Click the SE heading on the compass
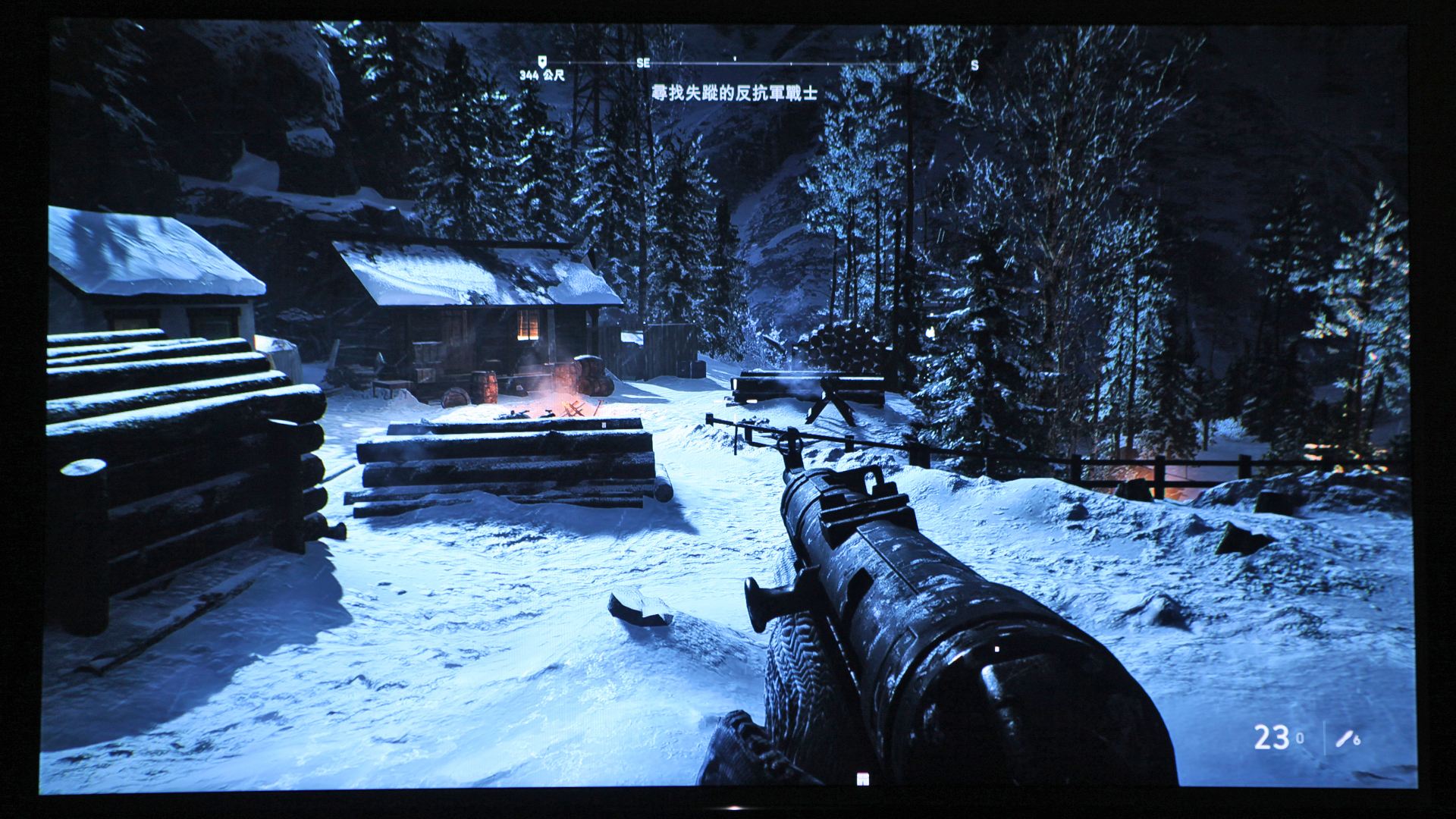1456x819 pixels. click(643, 64)
